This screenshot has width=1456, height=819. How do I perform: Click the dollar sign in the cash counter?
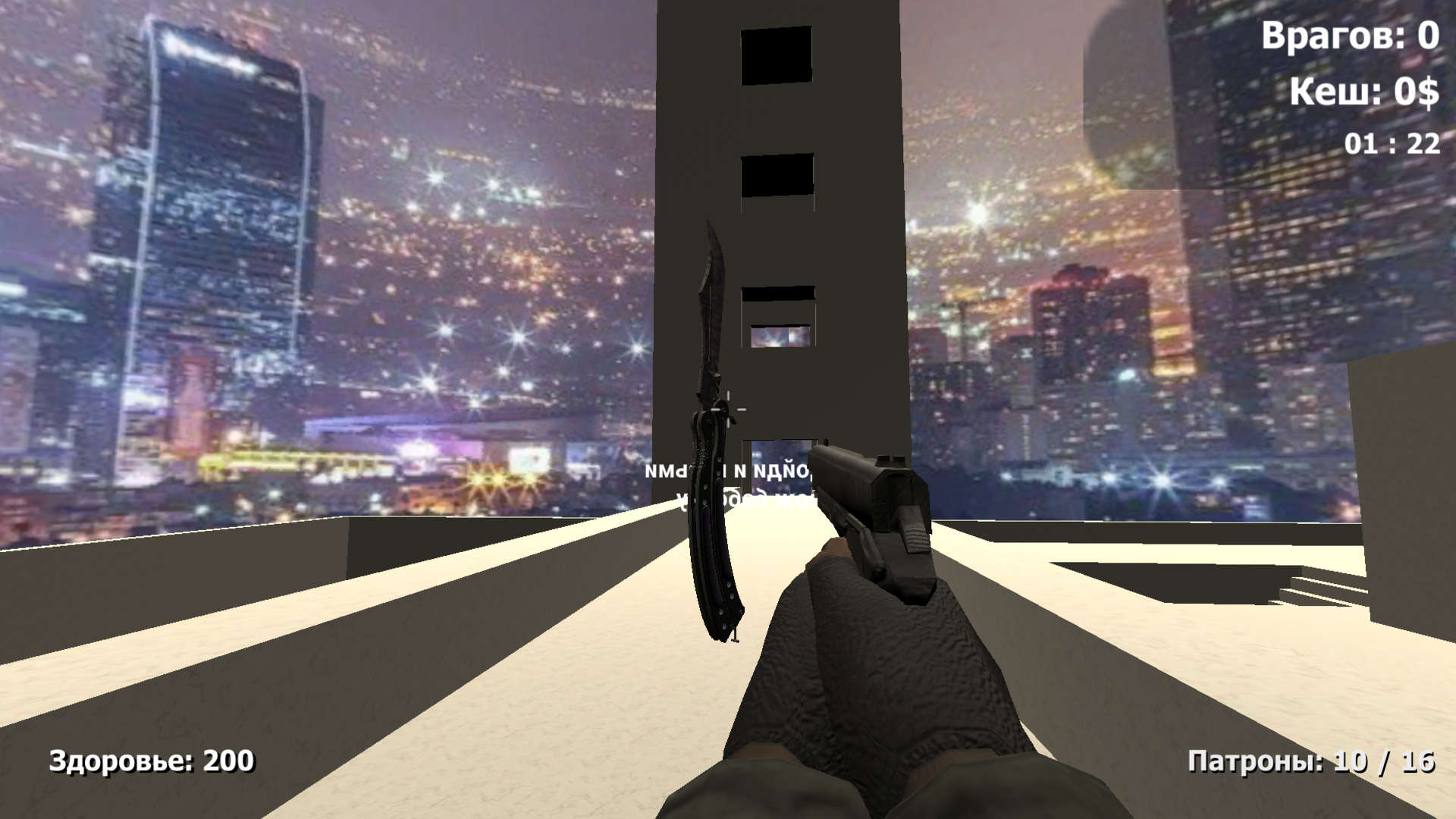[1429, 94]
